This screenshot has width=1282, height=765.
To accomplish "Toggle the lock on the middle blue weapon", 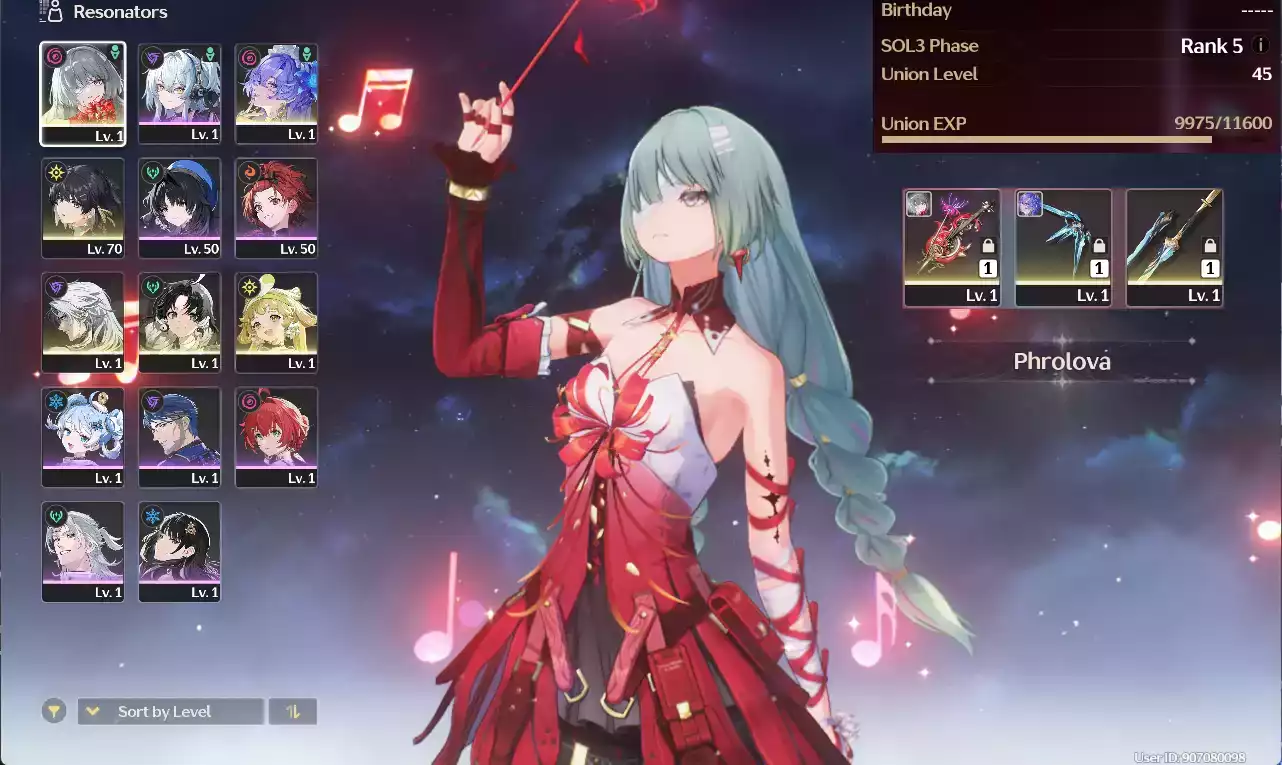I will pos(1100,243).
